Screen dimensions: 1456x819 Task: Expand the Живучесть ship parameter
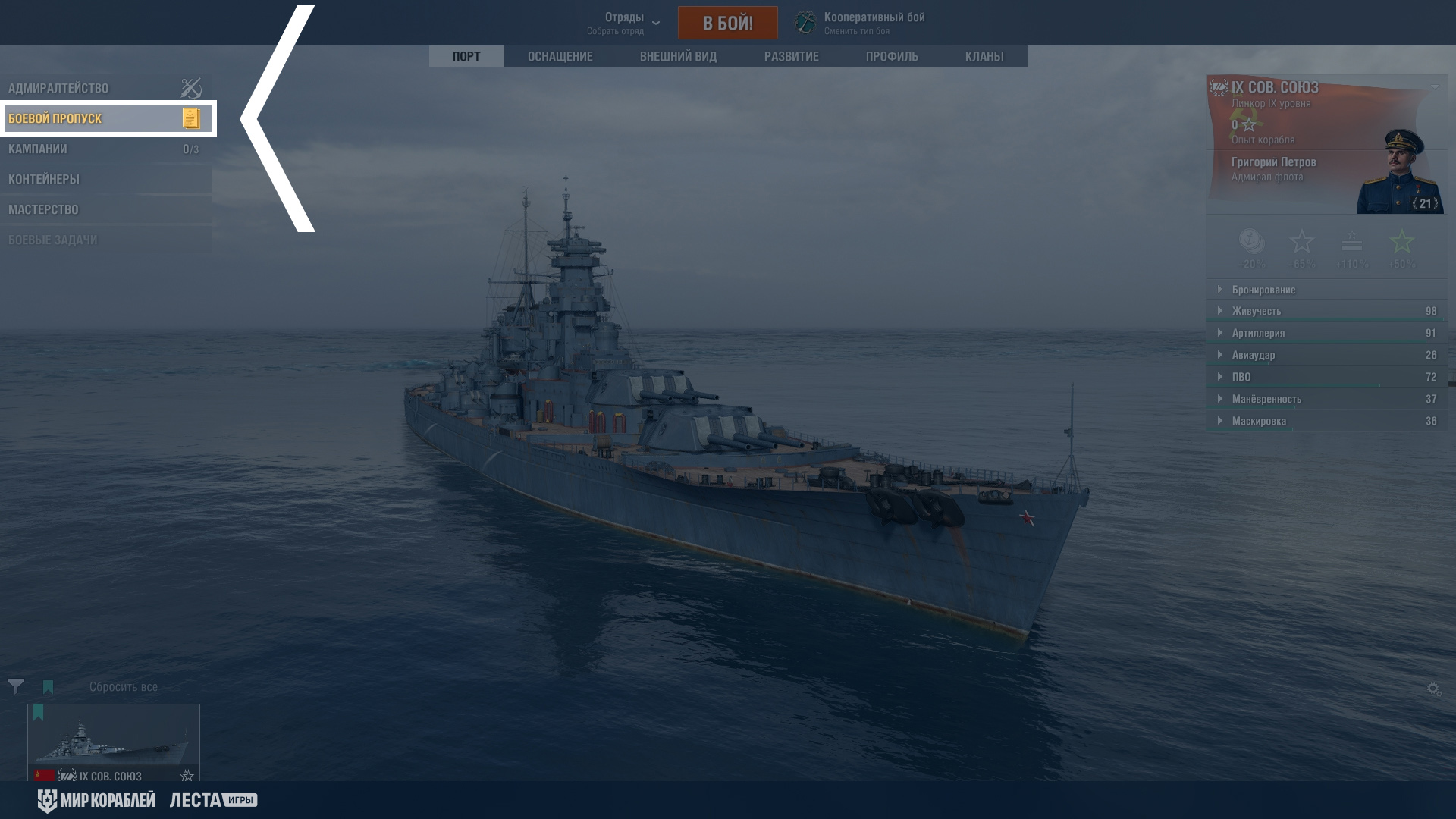coord(1256,311)
